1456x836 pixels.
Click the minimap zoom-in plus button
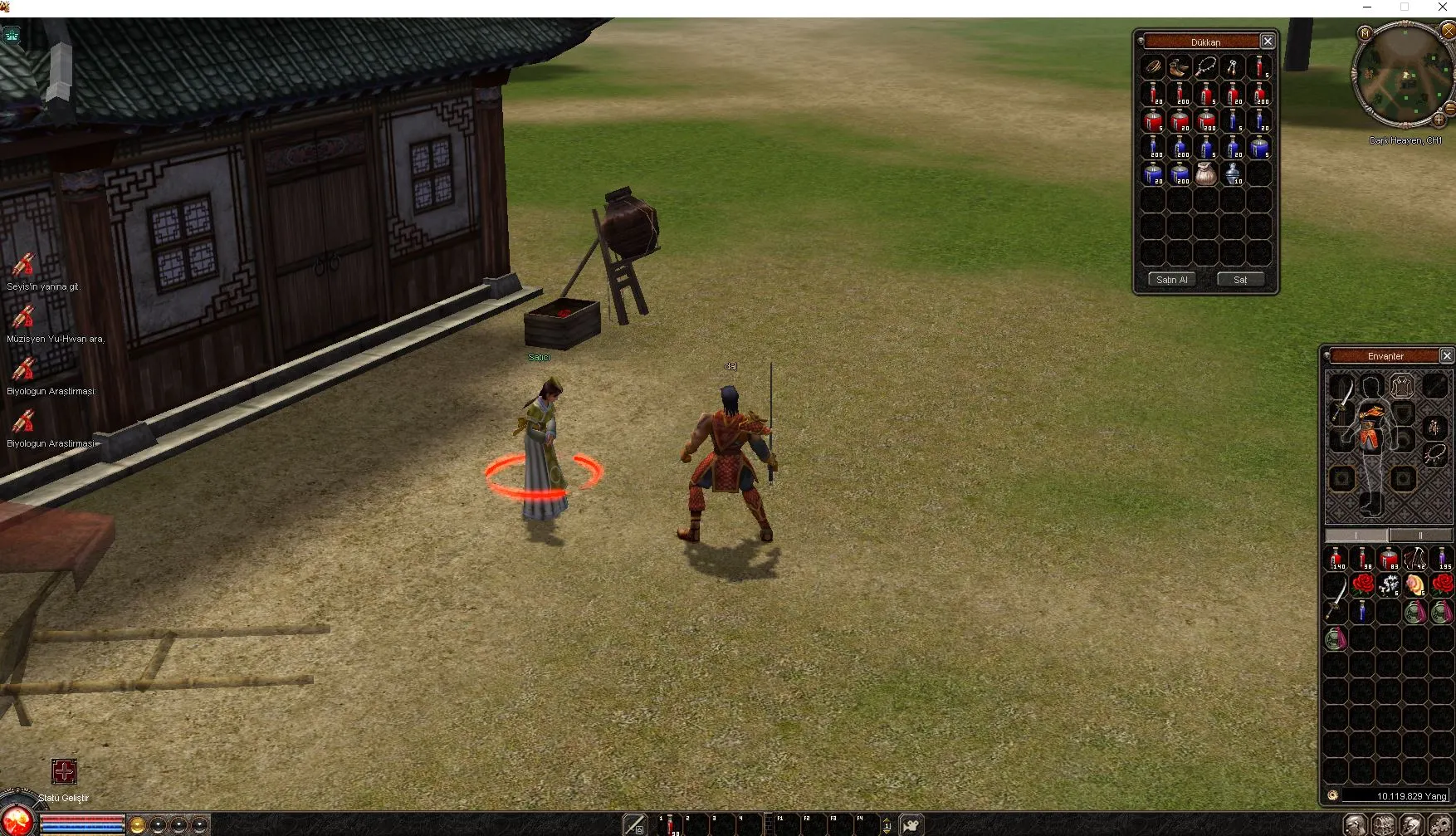coord(1439,120)
